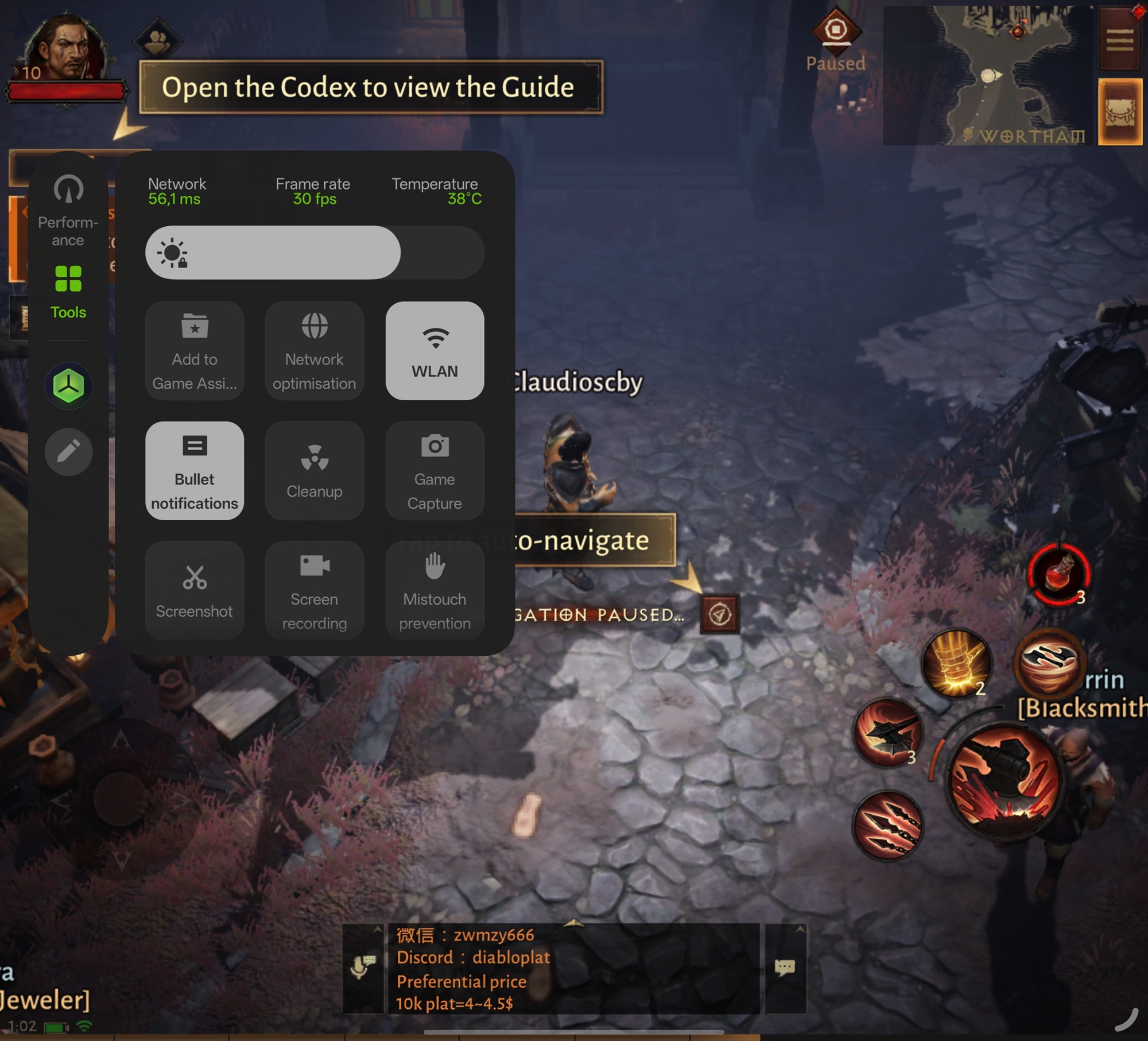Take a Screenshot with the scissors tool

coord(195,590)
